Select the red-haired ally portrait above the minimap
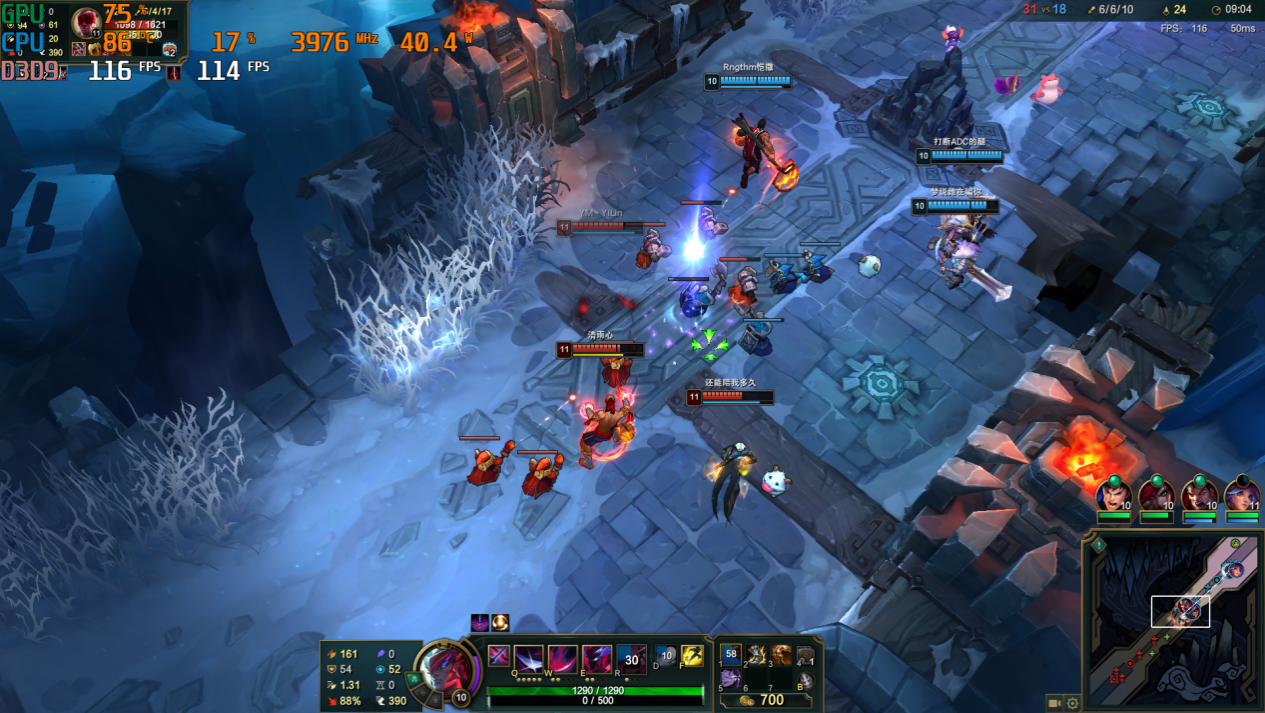Viewport: 1265px width, 713px height. (1157, 497)
